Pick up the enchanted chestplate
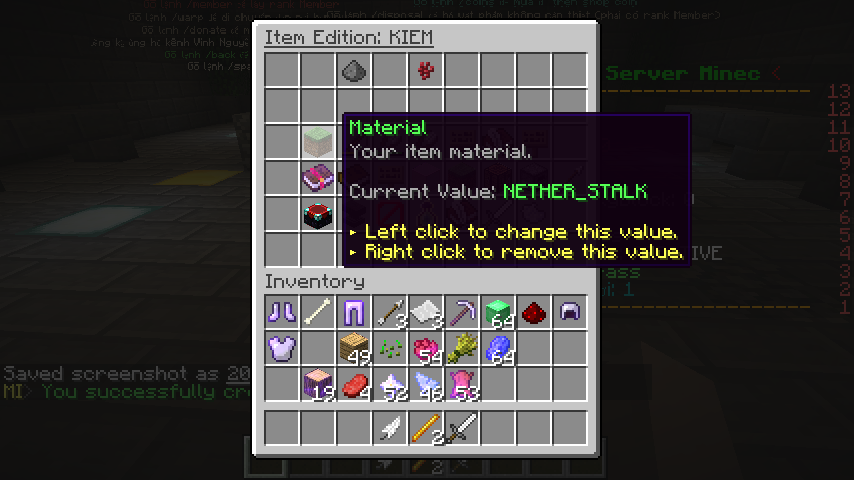The image size is (854, 480). pyautogui.click(x=281, y=348)
